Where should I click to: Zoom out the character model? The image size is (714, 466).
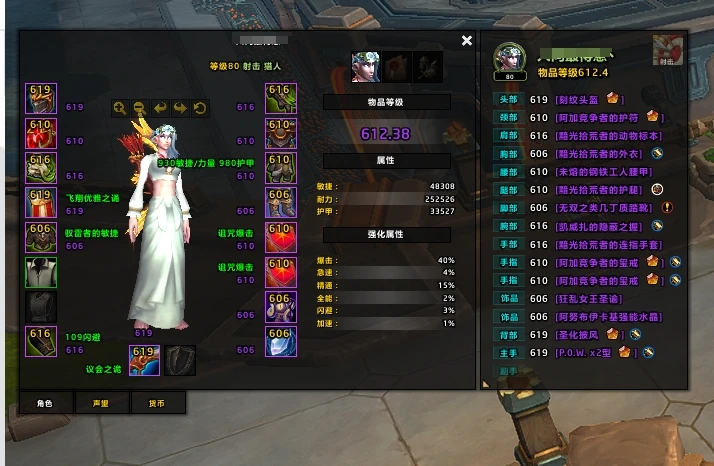point(140,108)
